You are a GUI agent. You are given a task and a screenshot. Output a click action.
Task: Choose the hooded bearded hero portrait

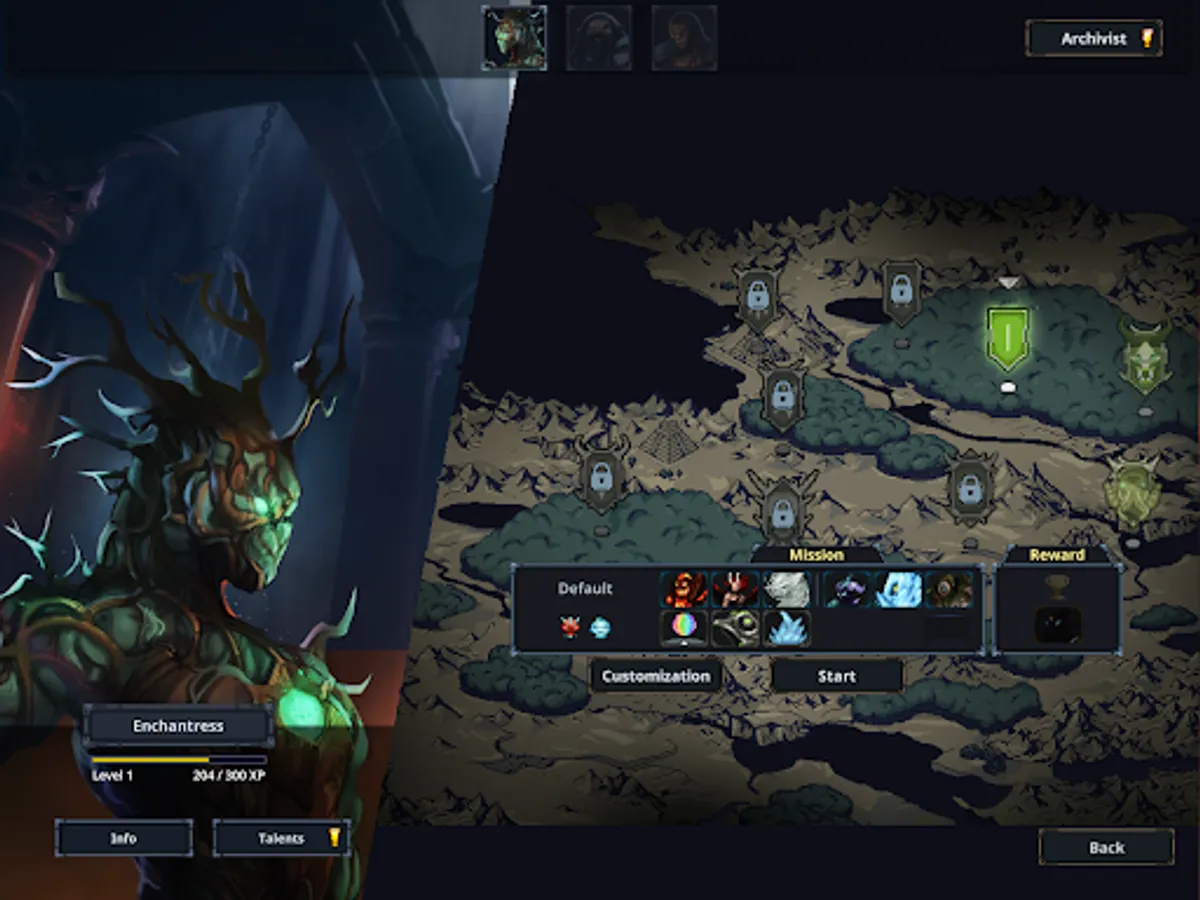click(x=599, y=38)
